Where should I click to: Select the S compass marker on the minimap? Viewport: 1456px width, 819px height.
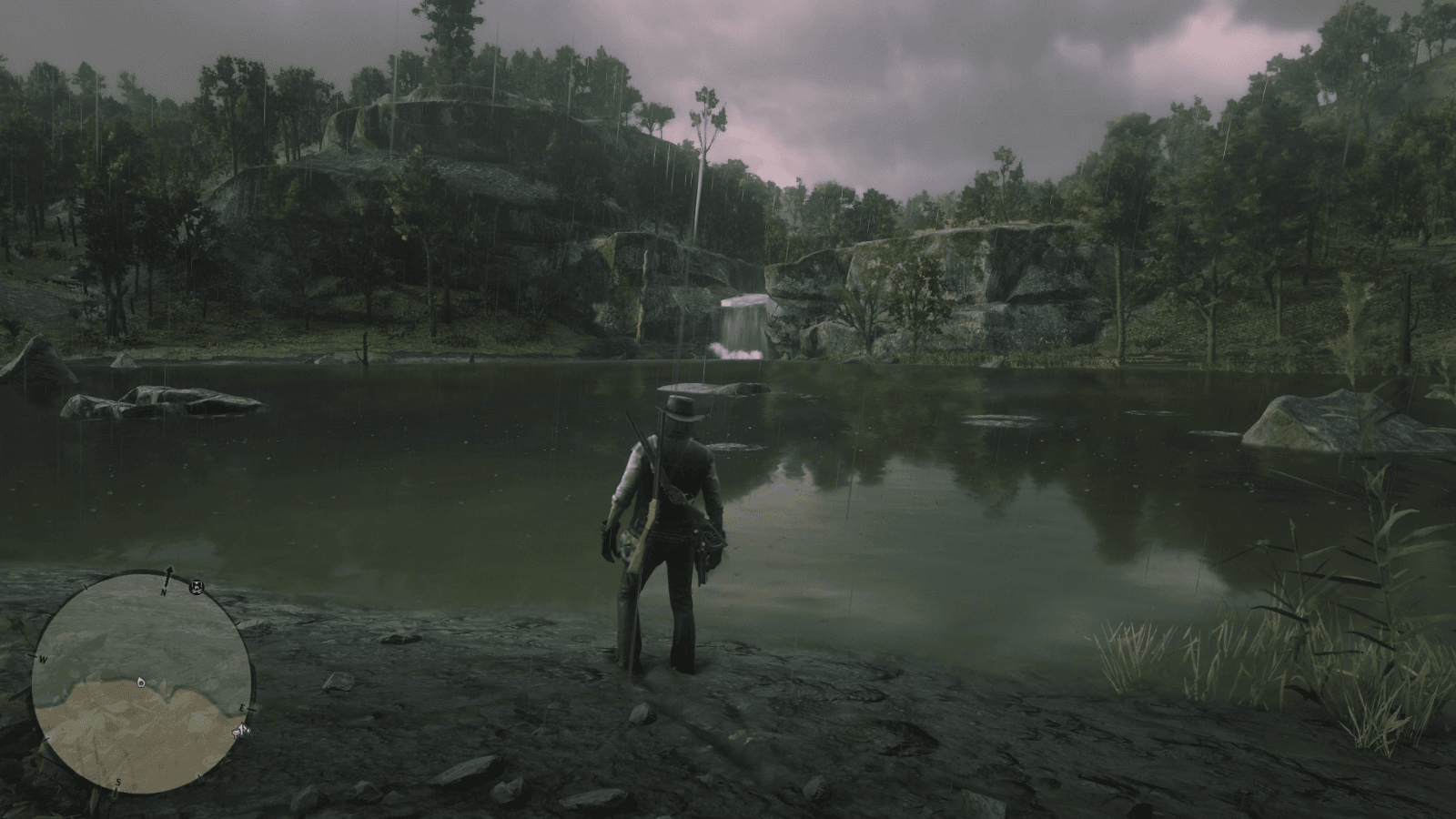[x=118, y=782]
